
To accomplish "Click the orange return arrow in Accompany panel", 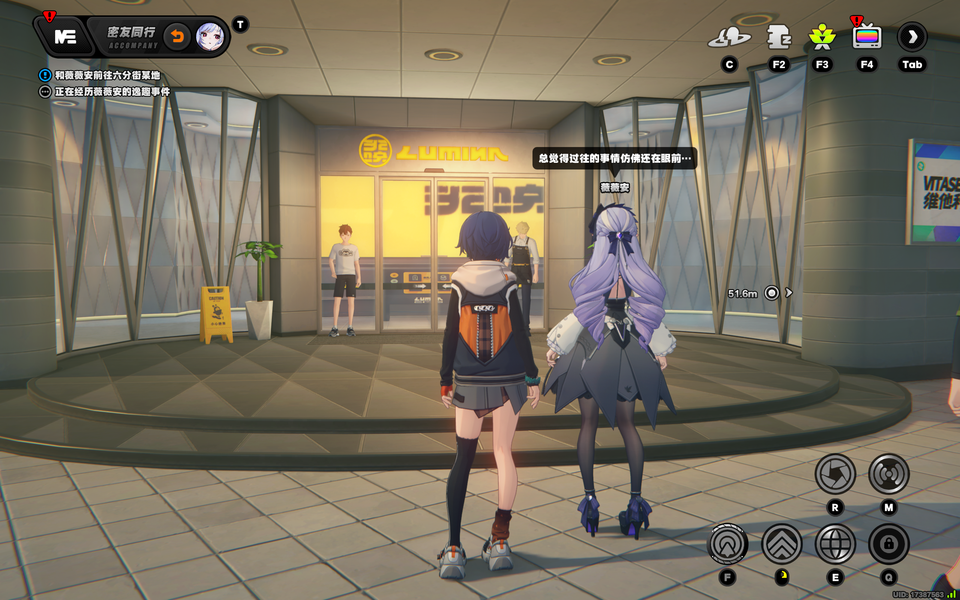I will pyautogui.click(x=176, y=37).
